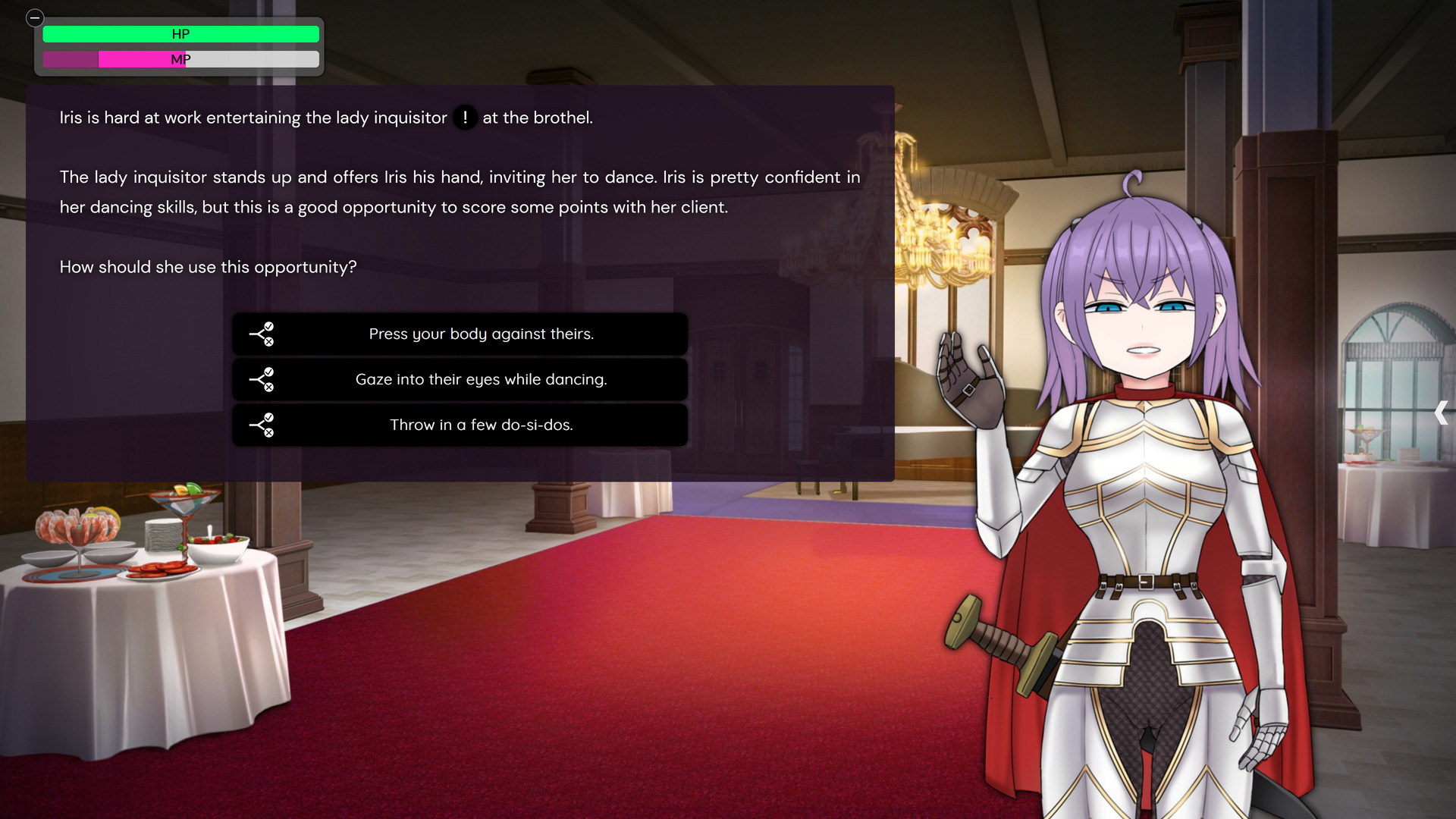Viewport: 1456px width, 819px height.
Task: Click the exclamation mark info icon
Action: point(465,118)
